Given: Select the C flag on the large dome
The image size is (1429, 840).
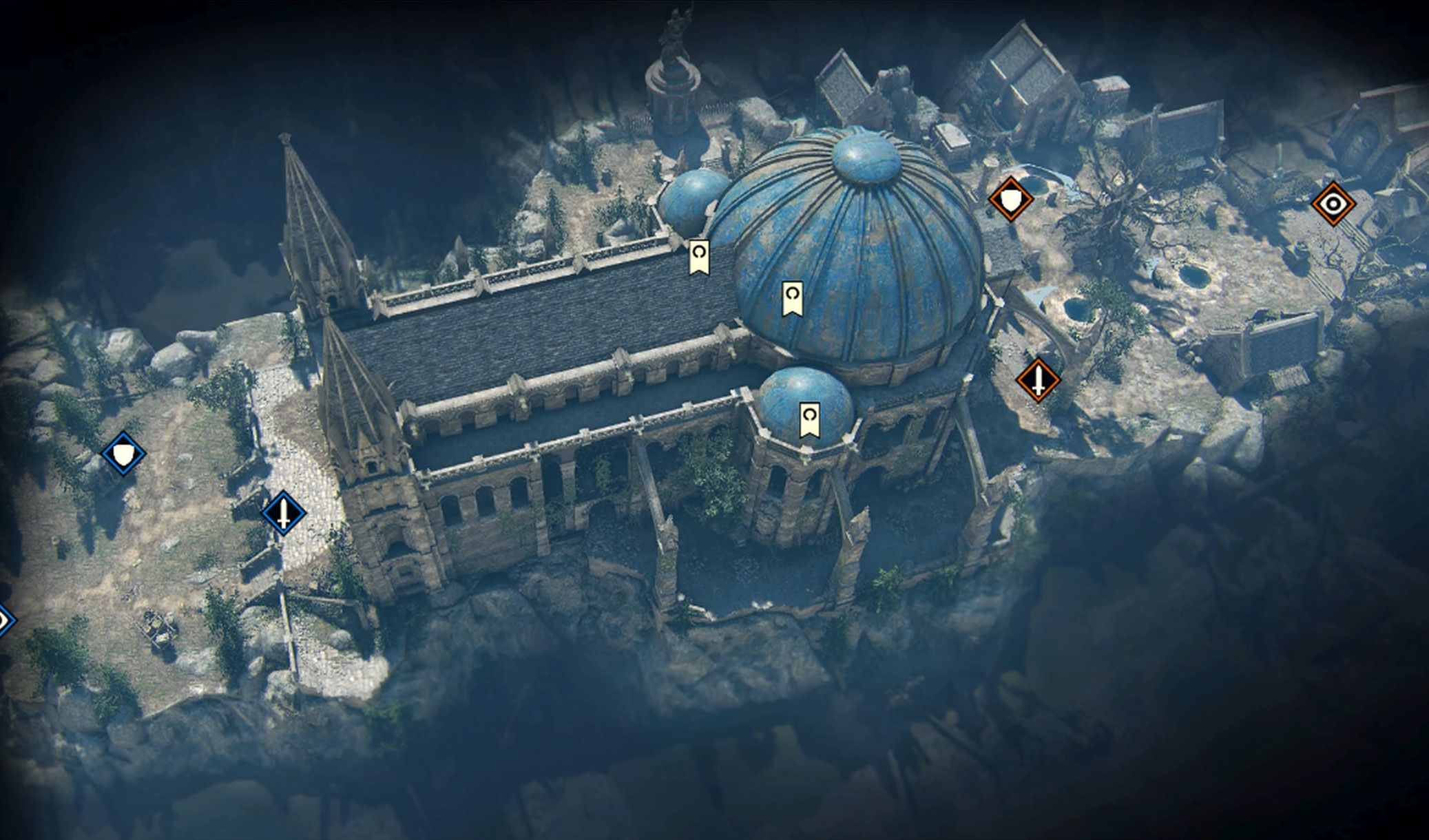Looking at the screenshot, I should coord(793,298).
